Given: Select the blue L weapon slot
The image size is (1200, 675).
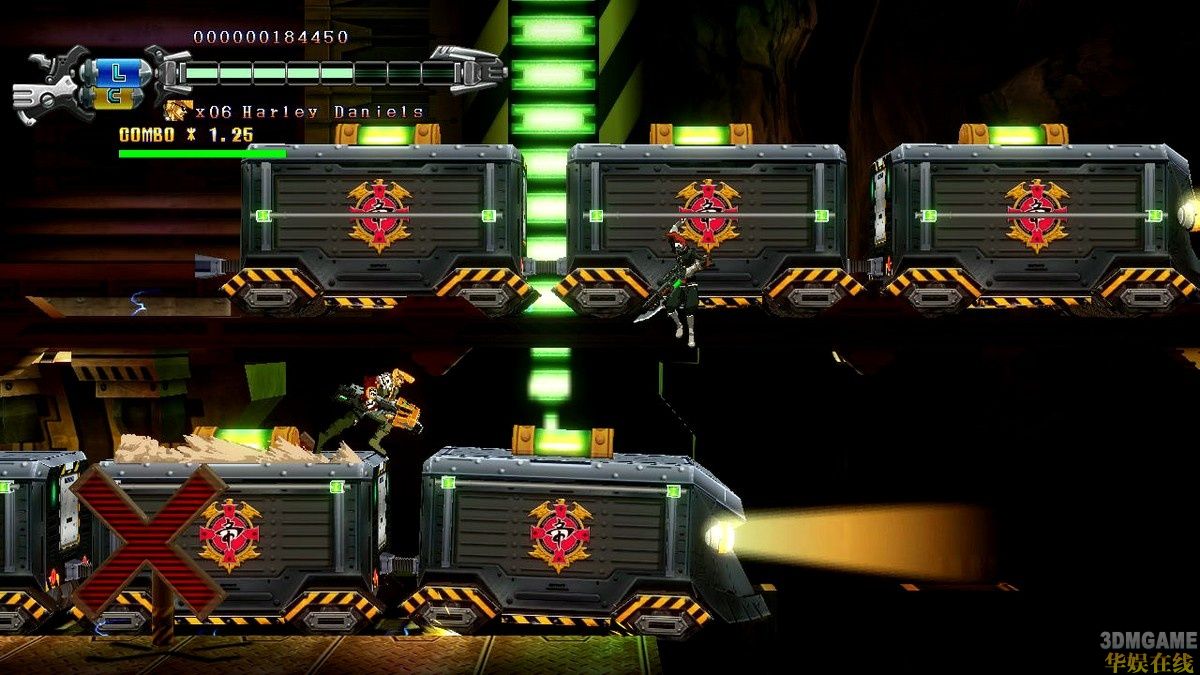Looking at the screenshot, I should pos(119,72).
